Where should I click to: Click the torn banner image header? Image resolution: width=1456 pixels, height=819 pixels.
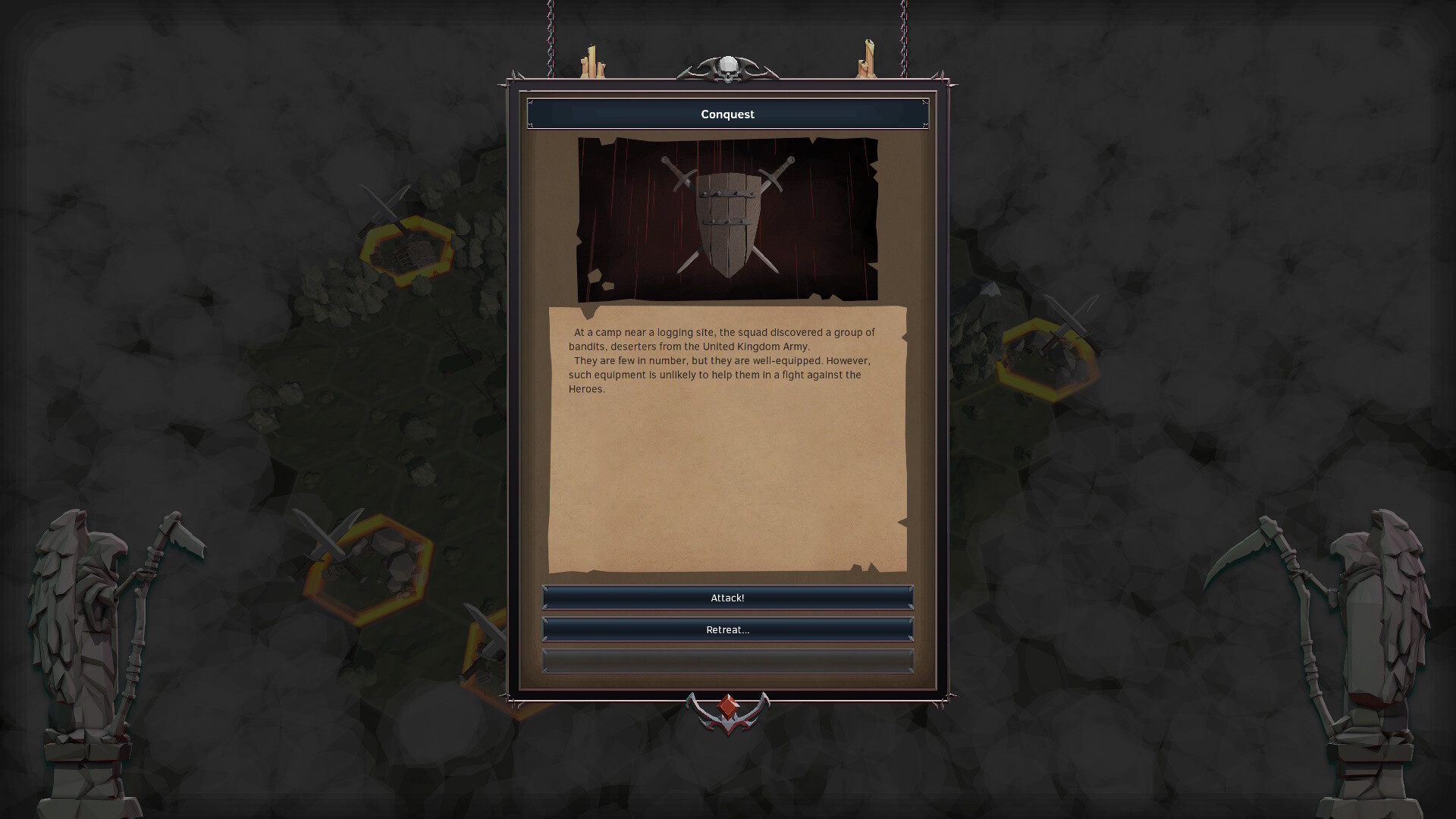coord(726,218)
